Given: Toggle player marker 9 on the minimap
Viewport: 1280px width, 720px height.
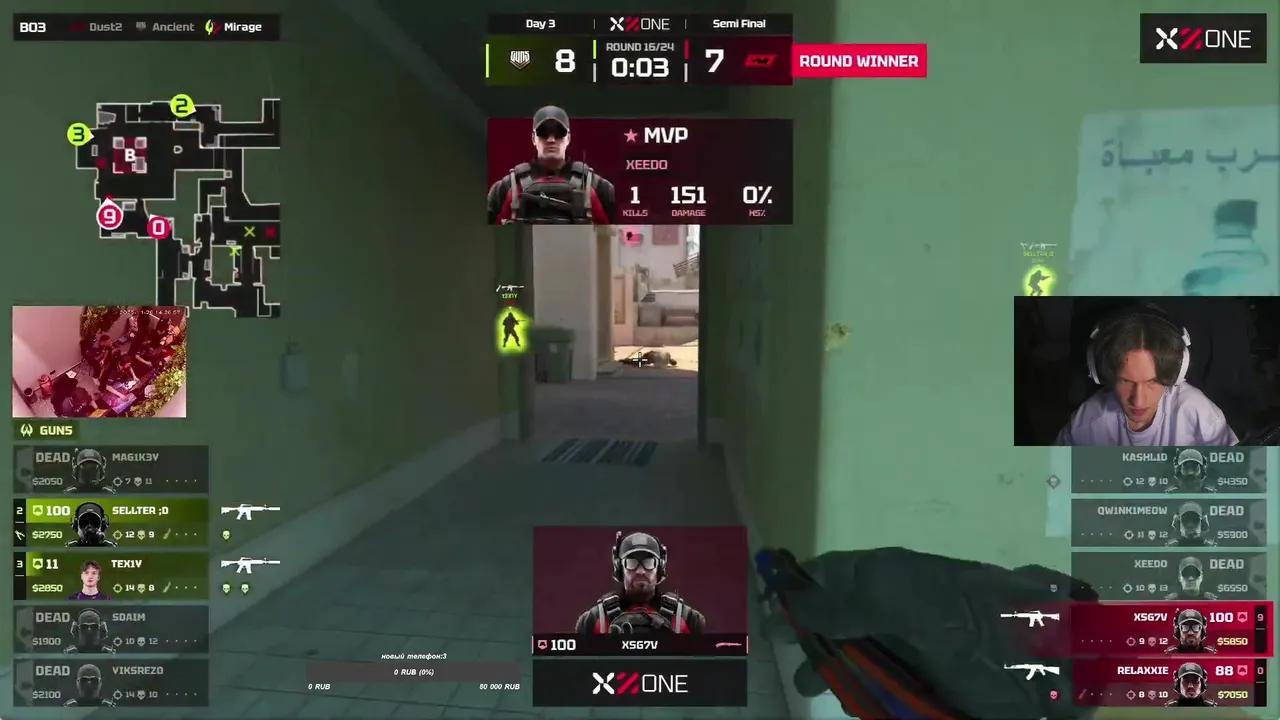Looking at the screenshot, I should pos(108,216).
